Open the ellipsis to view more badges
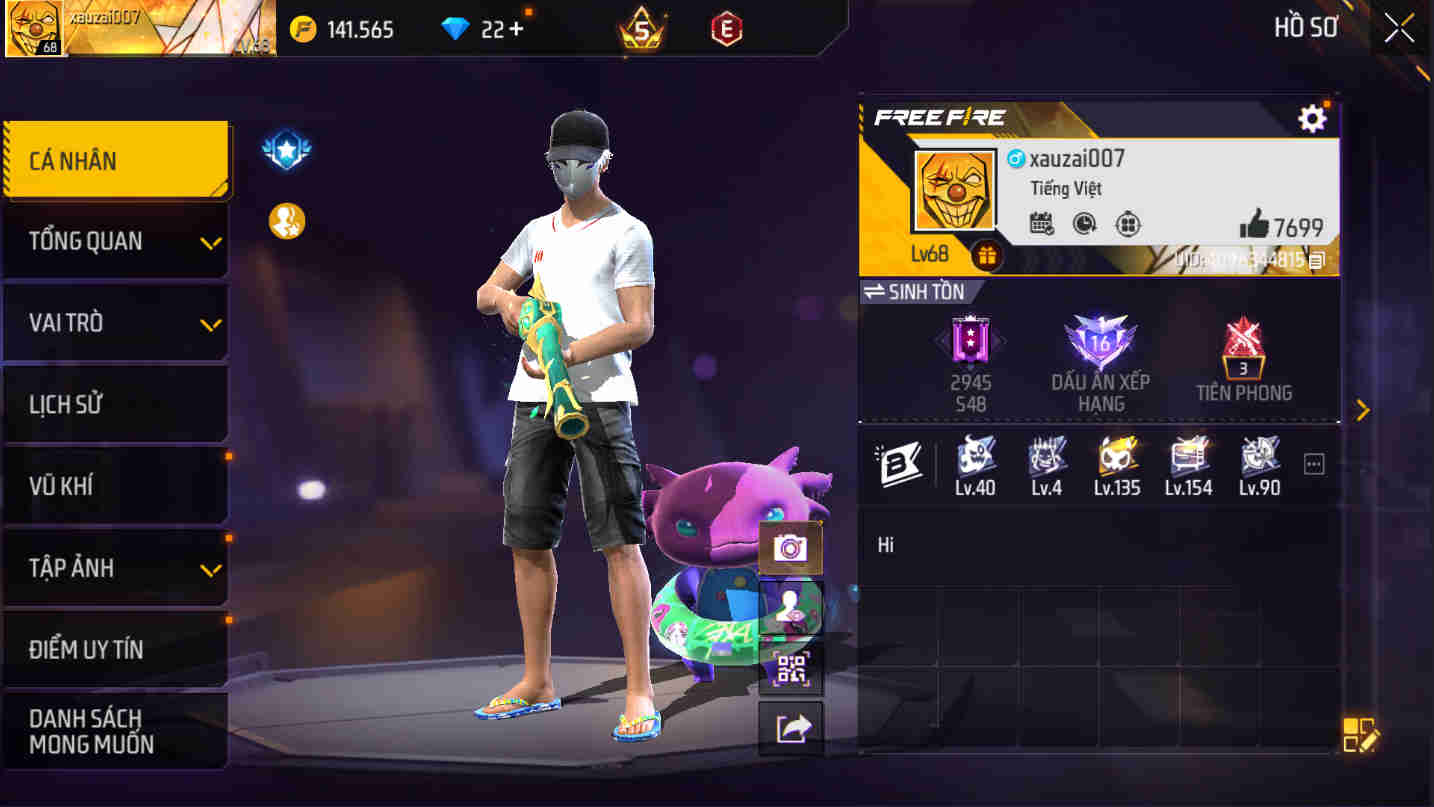 pos(1313,462)
